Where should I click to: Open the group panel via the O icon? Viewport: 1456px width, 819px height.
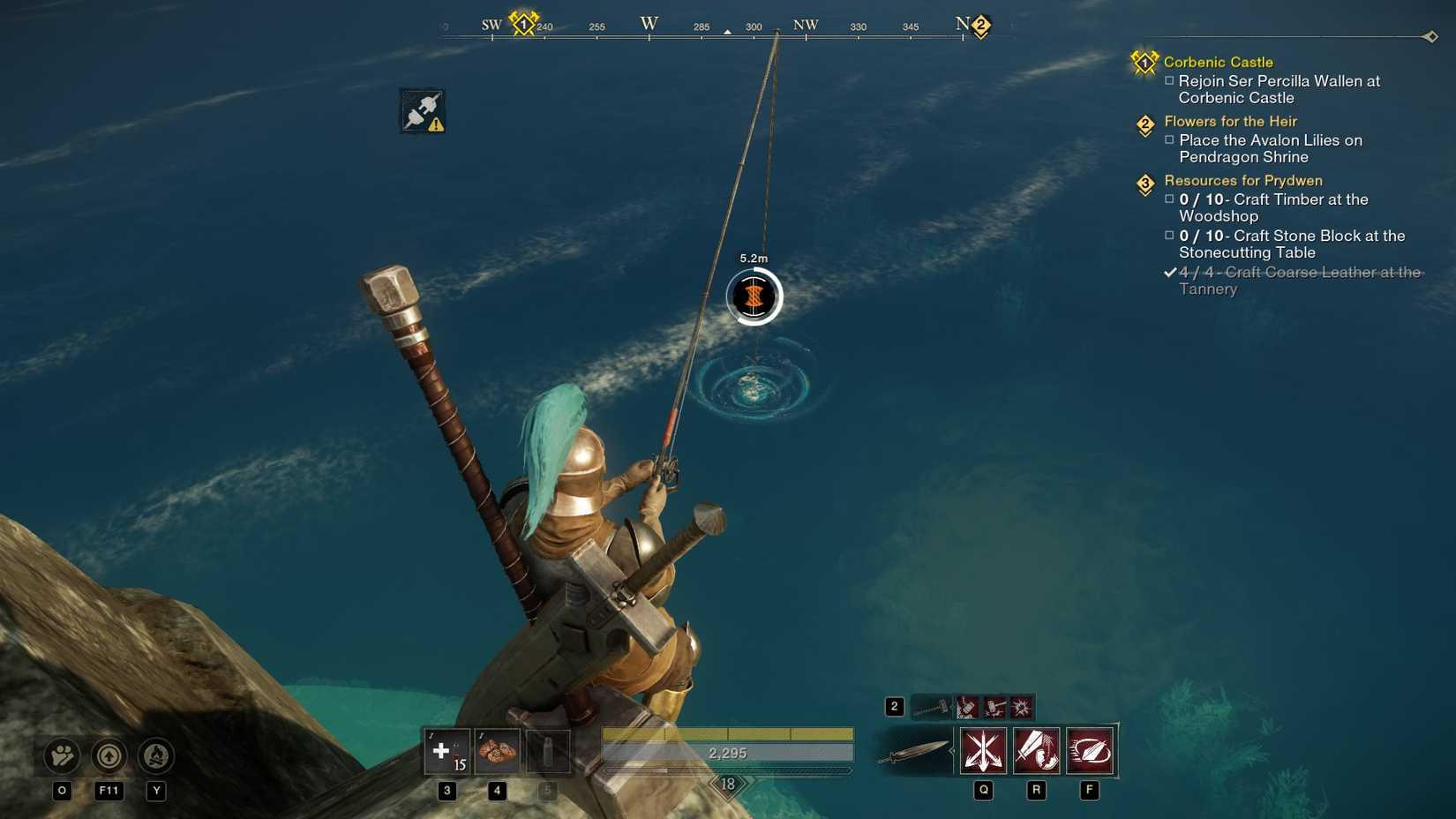point(60,756)
